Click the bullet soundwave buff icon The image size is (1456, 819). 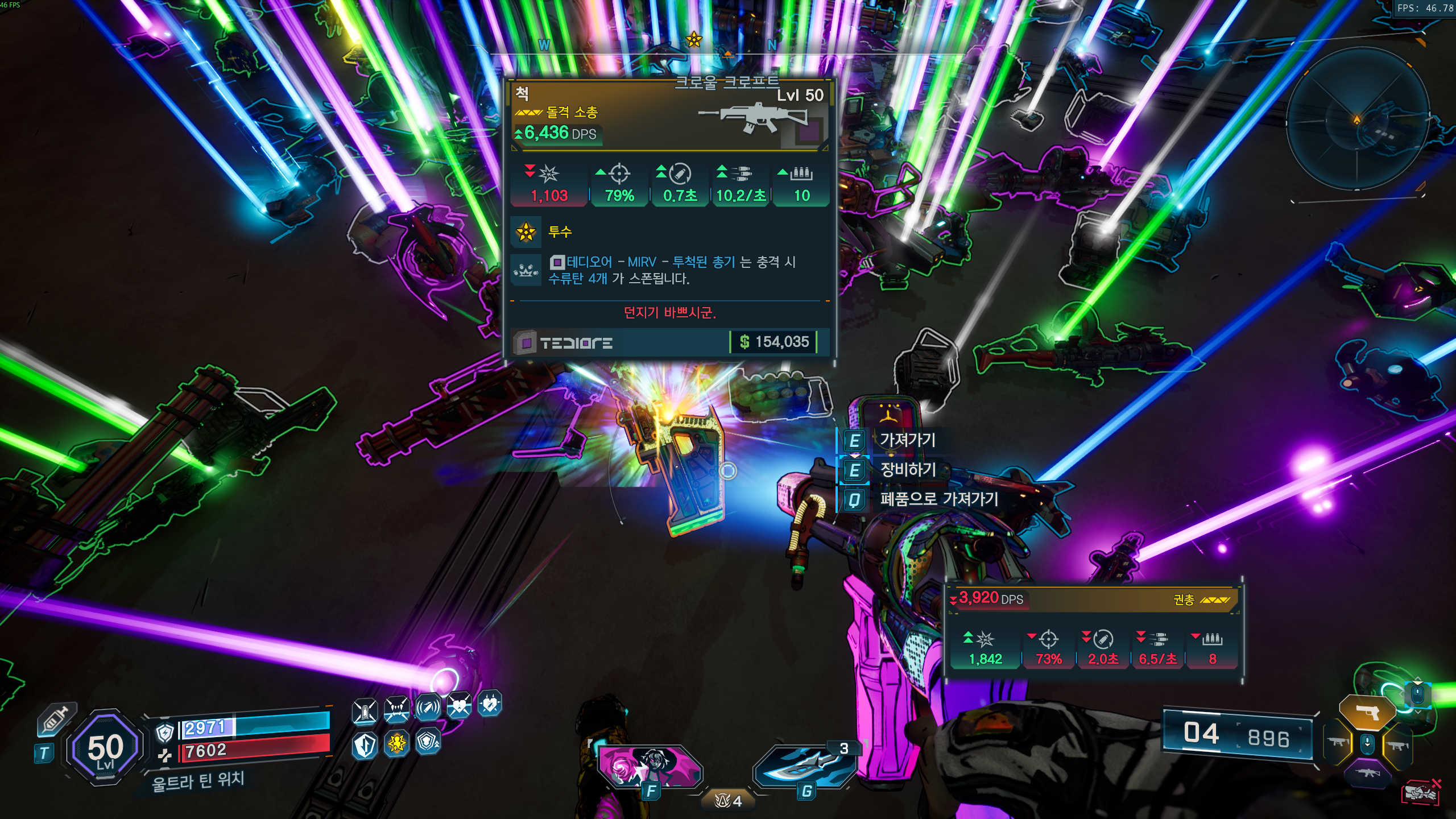[428, 708]
